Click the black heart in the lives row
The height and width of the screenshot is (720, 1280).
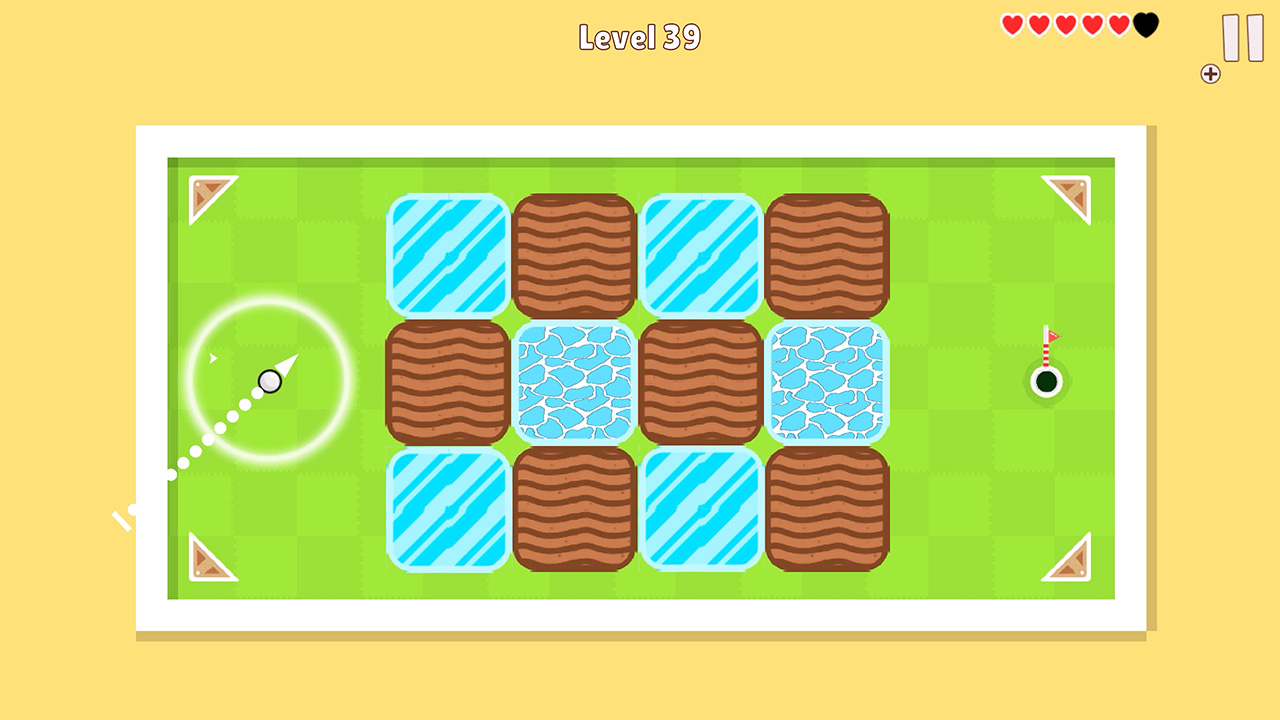[x=1142, y=23]
